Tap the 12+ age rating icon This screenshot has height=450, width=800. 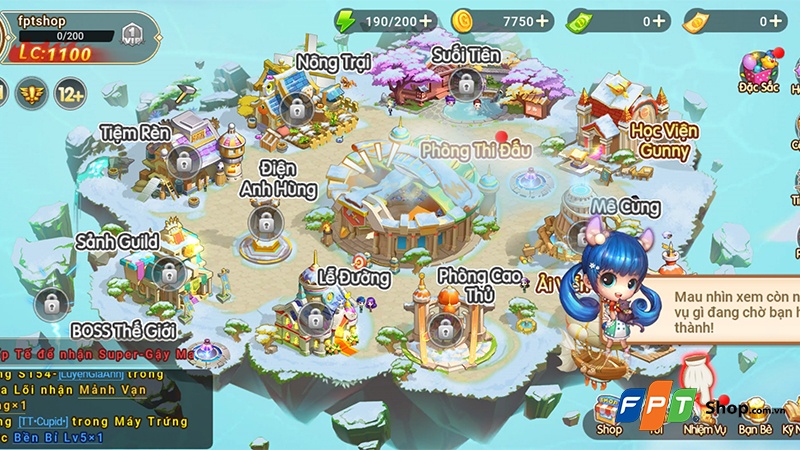pyautogui.click(x=70, y=94)
